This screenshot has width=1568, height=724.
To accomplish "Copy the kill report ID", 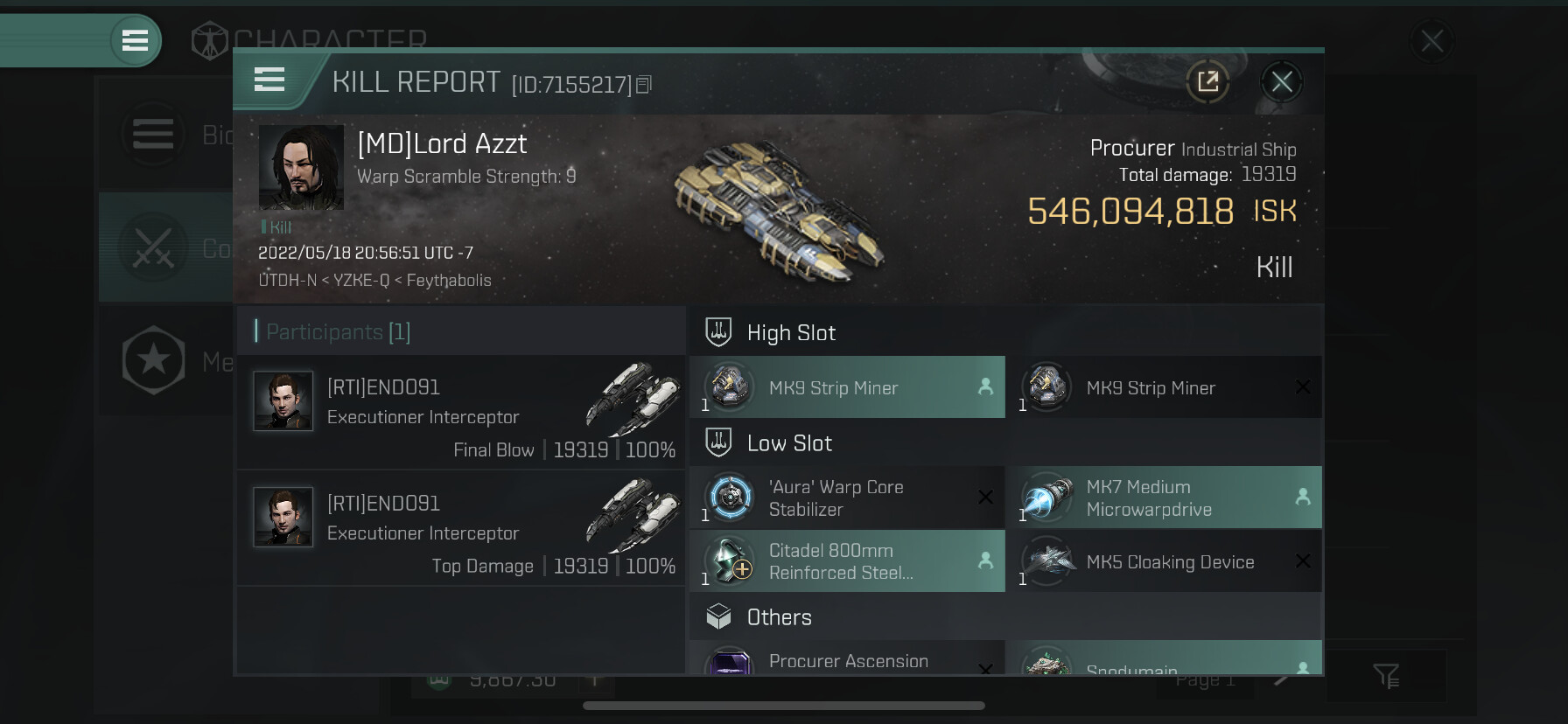I will coord(644,85).
